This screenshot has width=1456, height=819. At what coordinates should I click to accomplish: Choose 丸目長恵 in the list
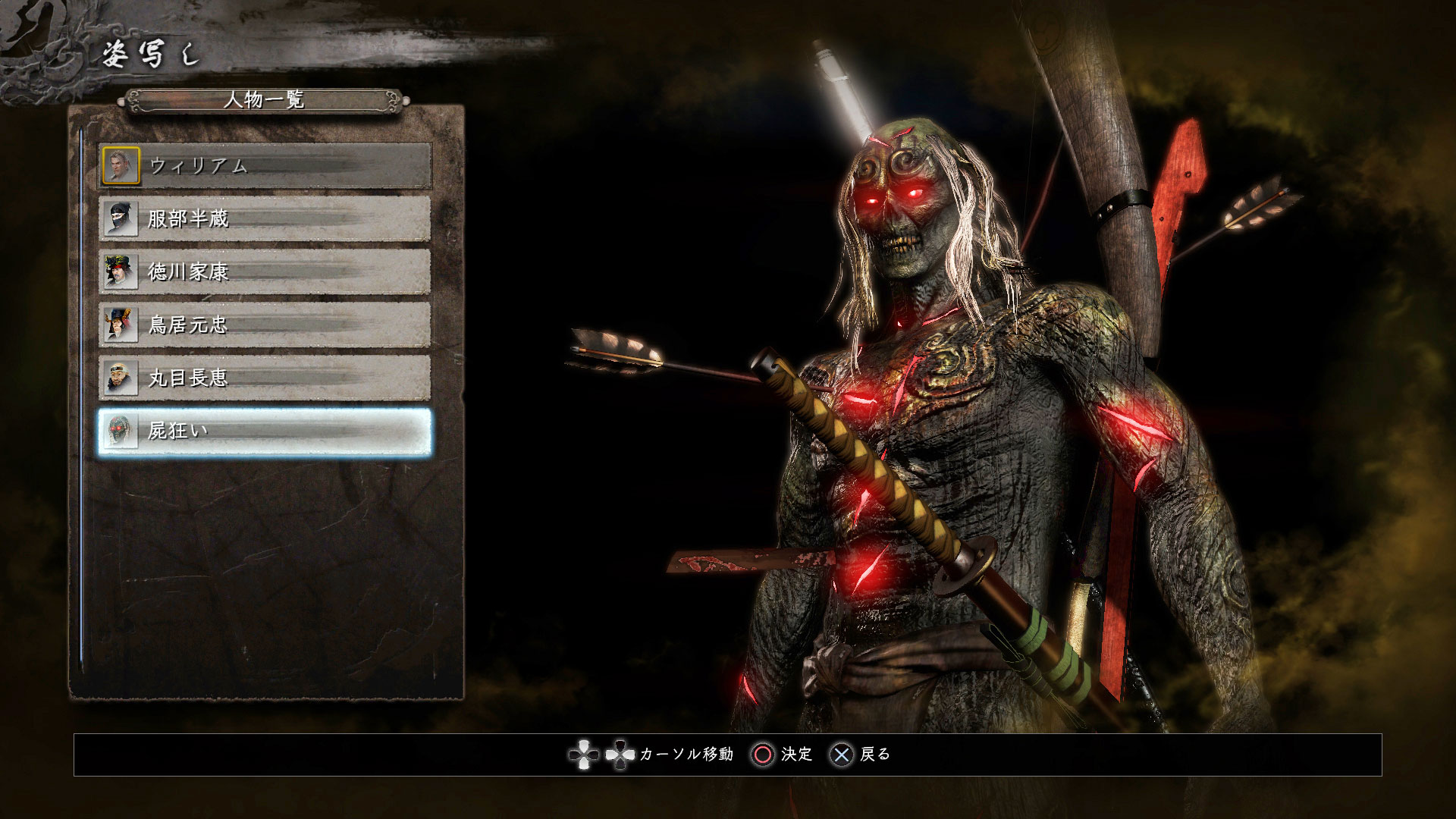point(265,378)
